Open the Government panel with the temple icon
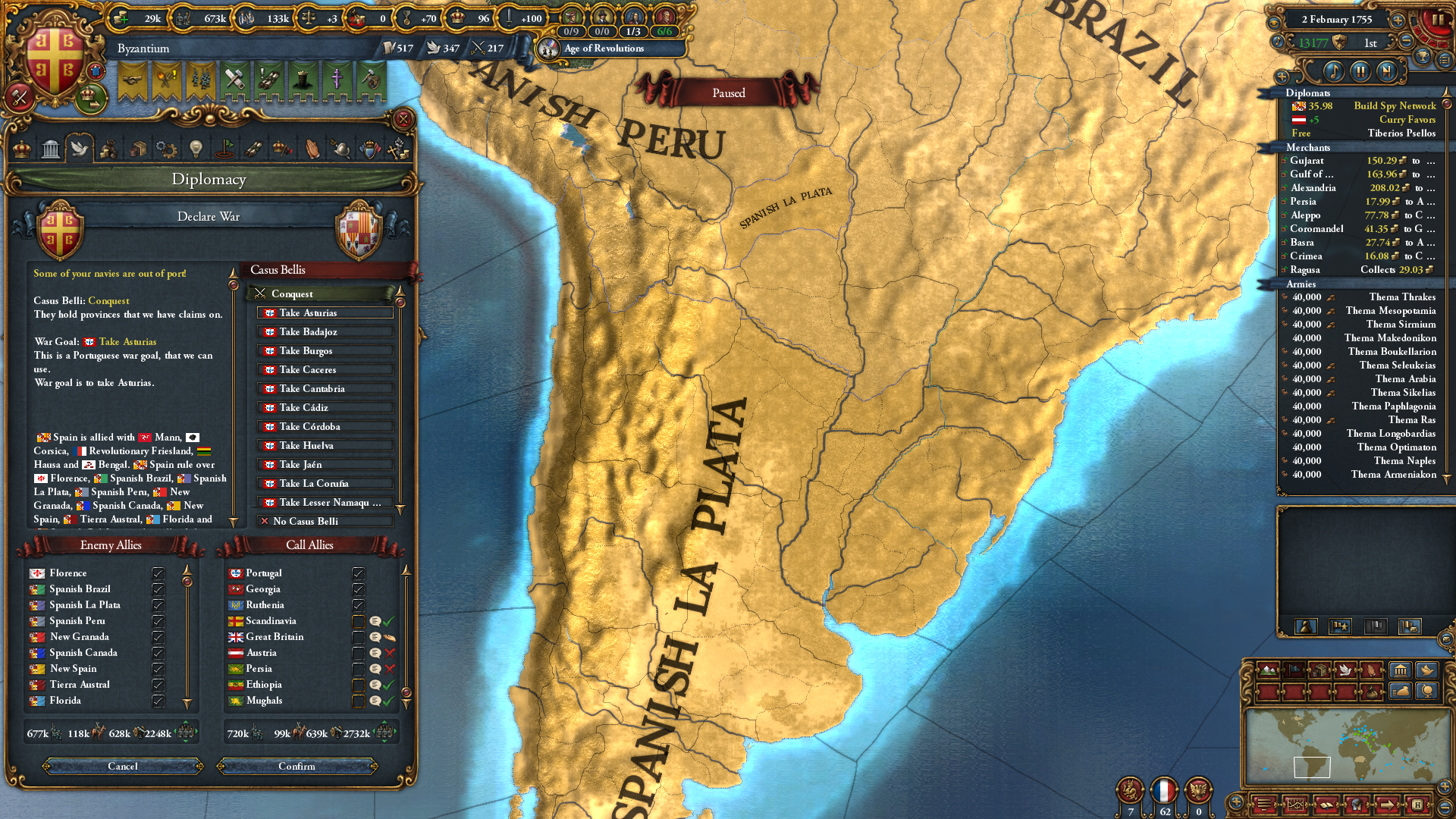Viewport: 1456px width, 819px height. [x=50, y=149]
